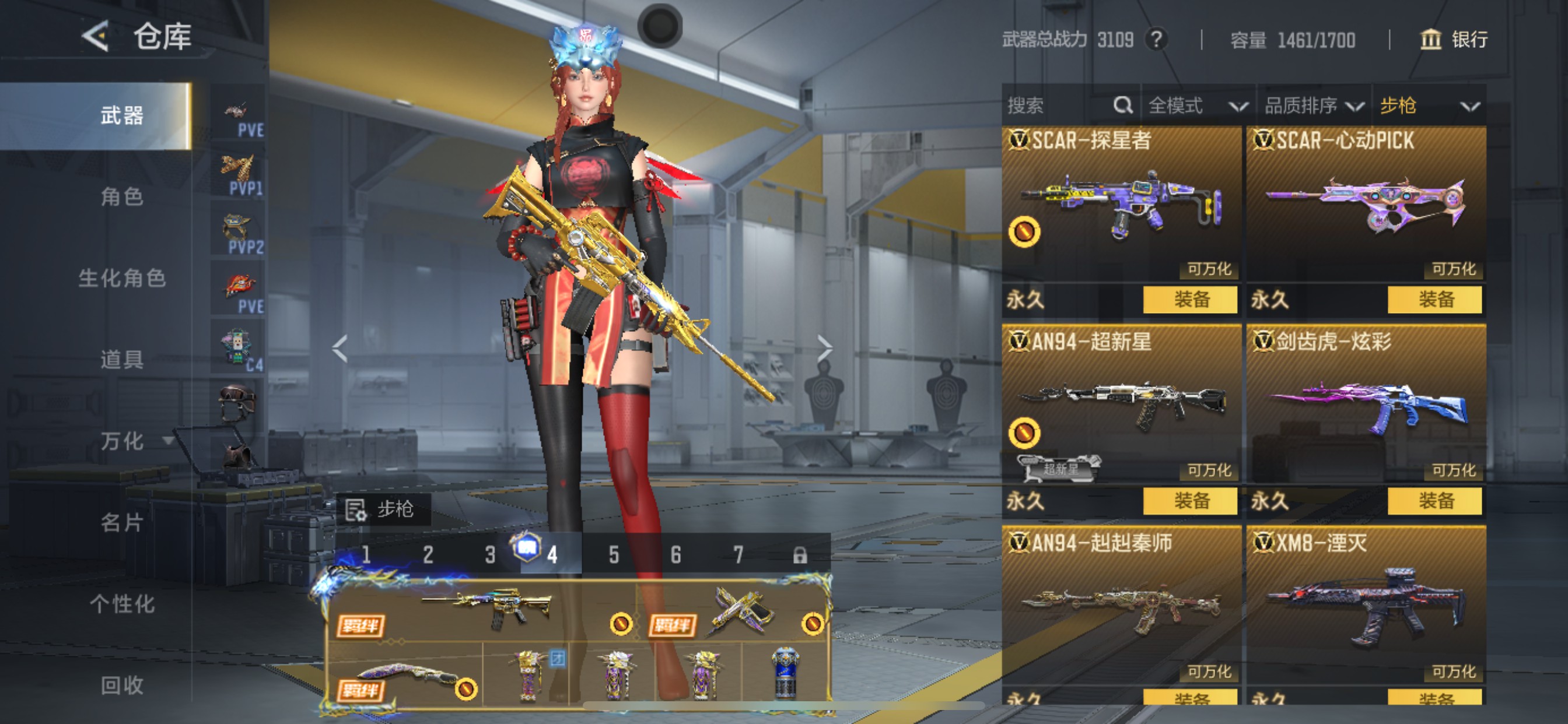Open the 个性化 section
This screenshot has width=1568, height=724.
(x=122, y=603)
